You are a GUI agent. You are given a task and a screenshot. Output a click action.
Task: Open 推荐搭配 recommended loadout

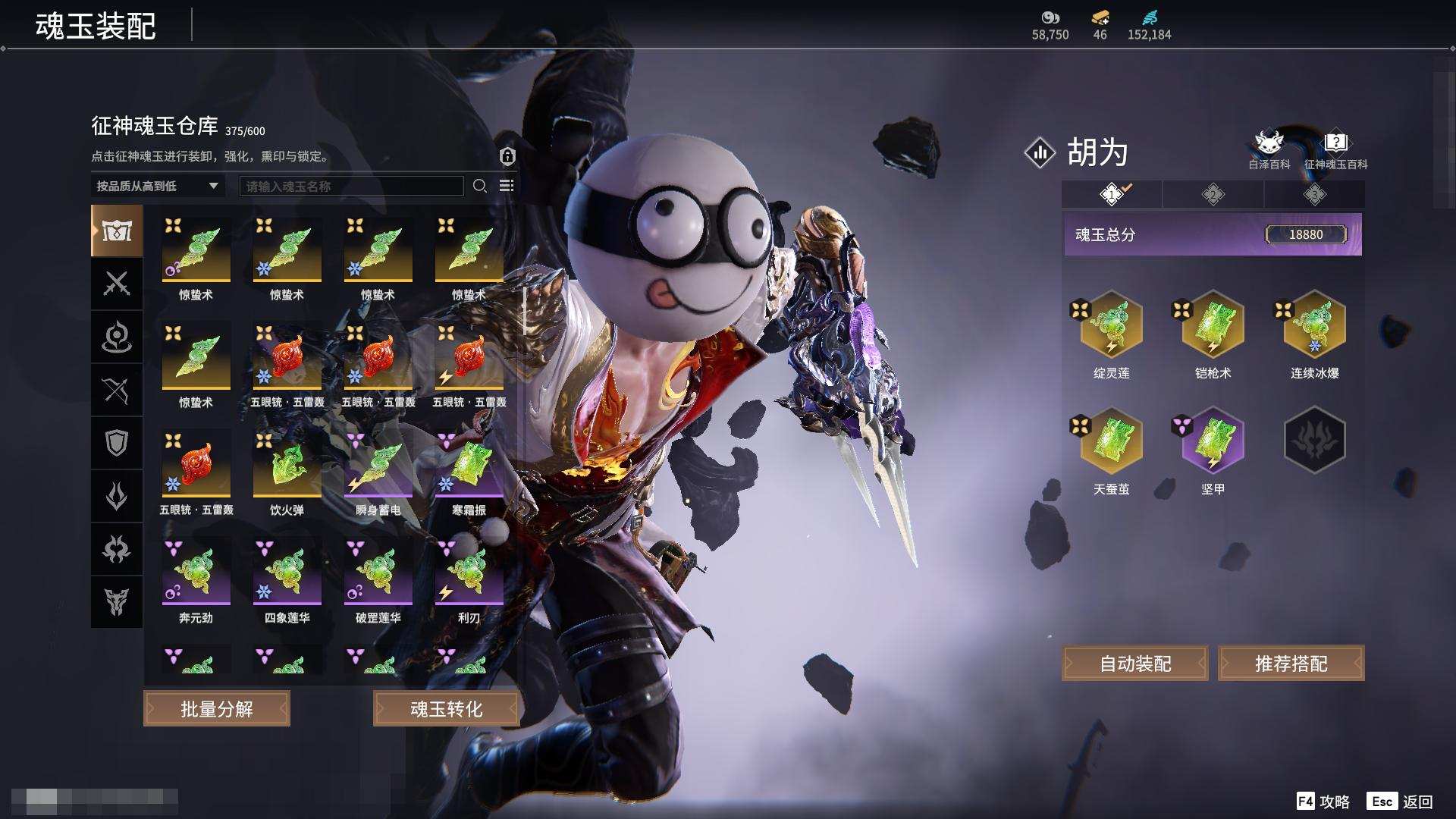click(x=1291, y=664)
